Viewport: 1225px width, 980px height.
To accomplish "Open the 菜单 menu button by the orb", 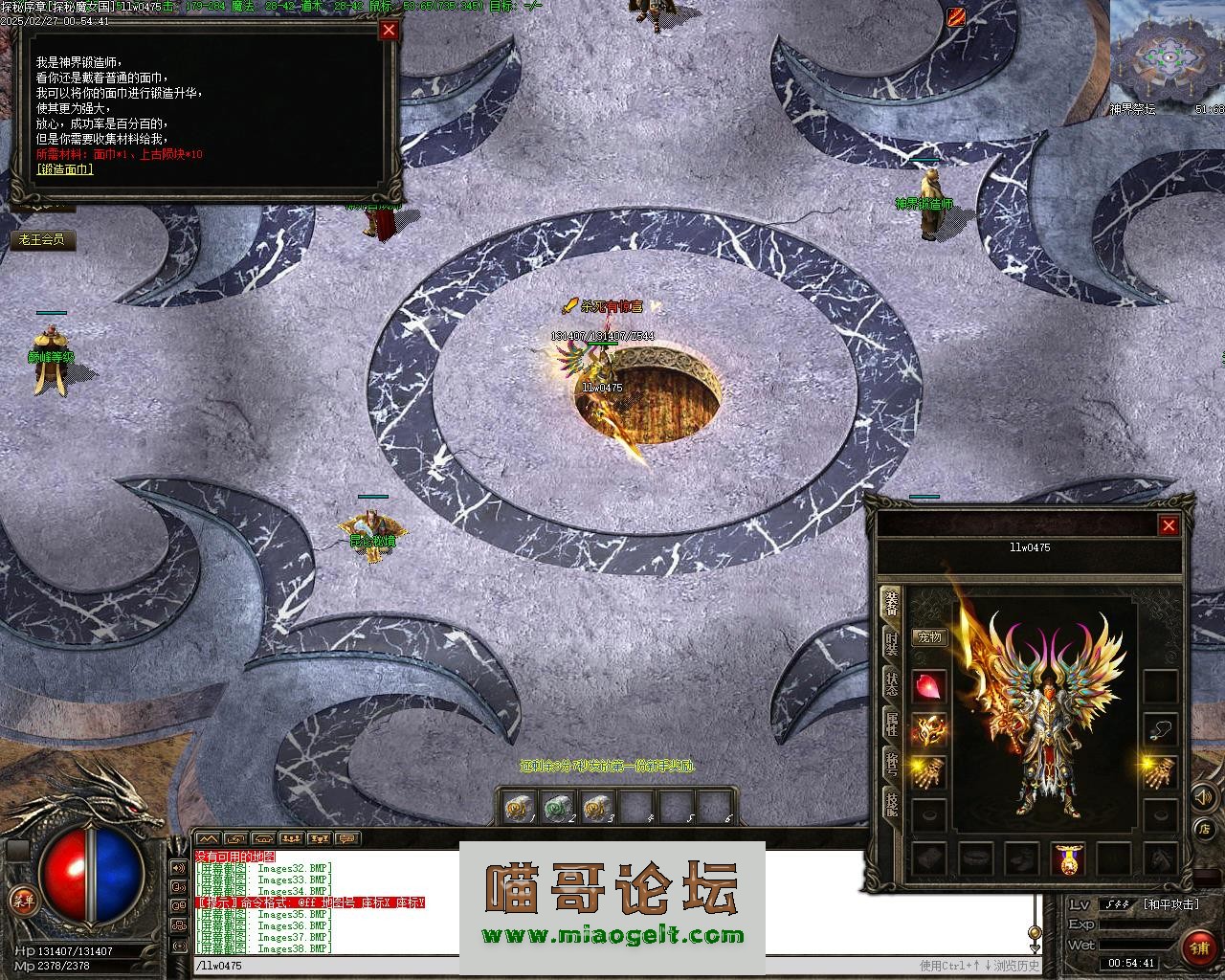I will click(x=21, y=900).
